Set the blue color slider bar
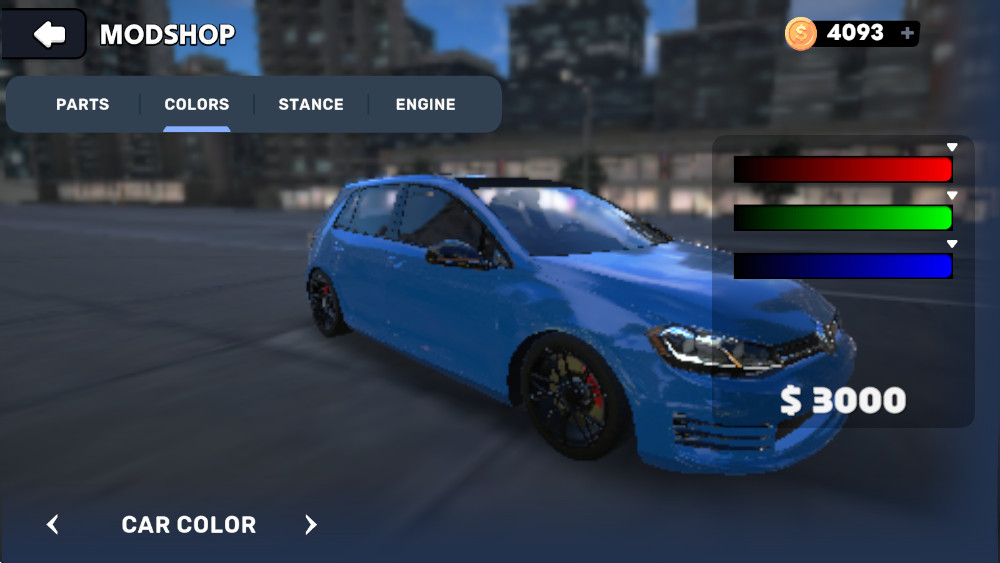The image size is (1000, 563). coord(843,266)
